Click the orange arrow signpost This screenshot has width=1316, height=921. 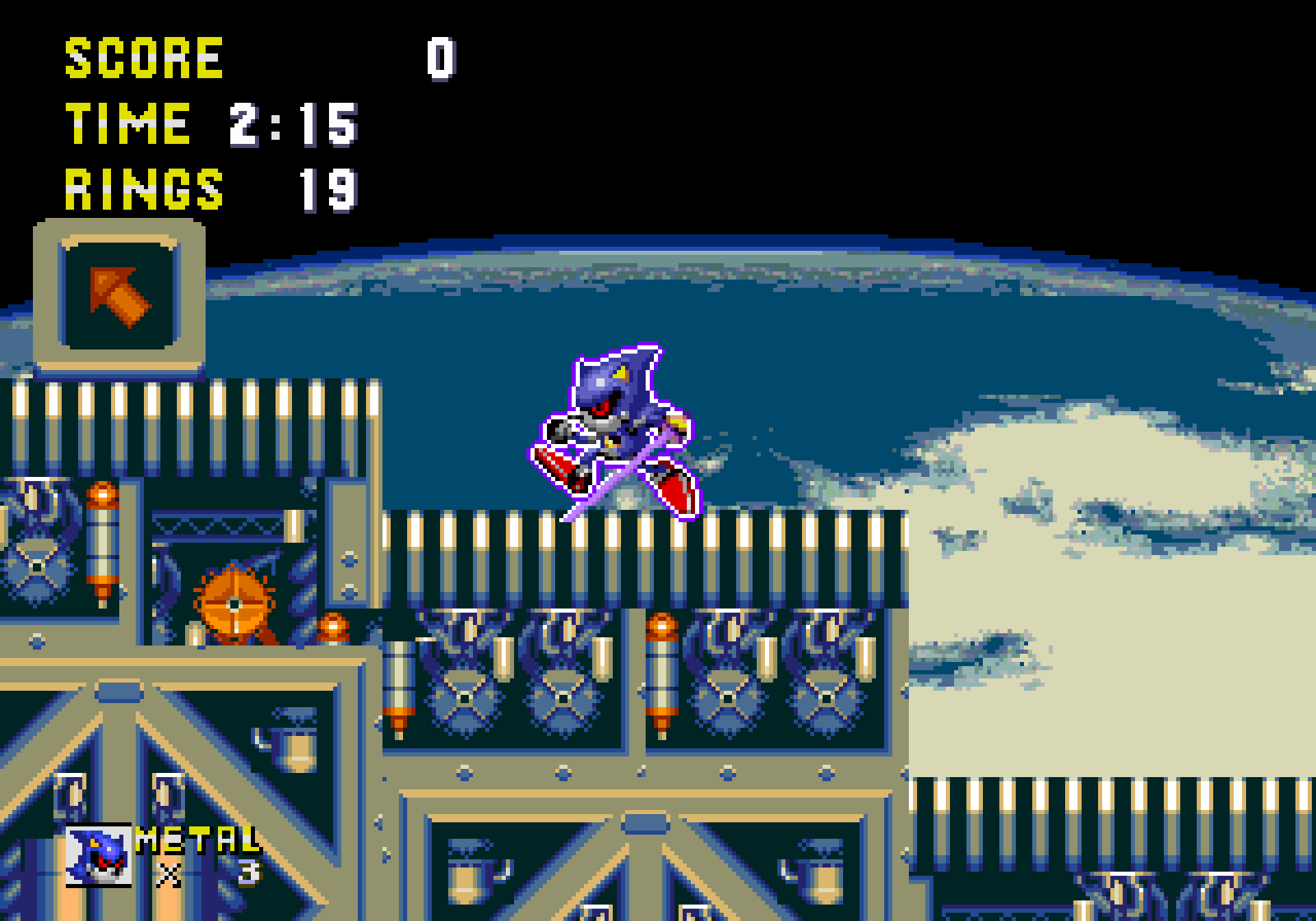coord(120,295)
